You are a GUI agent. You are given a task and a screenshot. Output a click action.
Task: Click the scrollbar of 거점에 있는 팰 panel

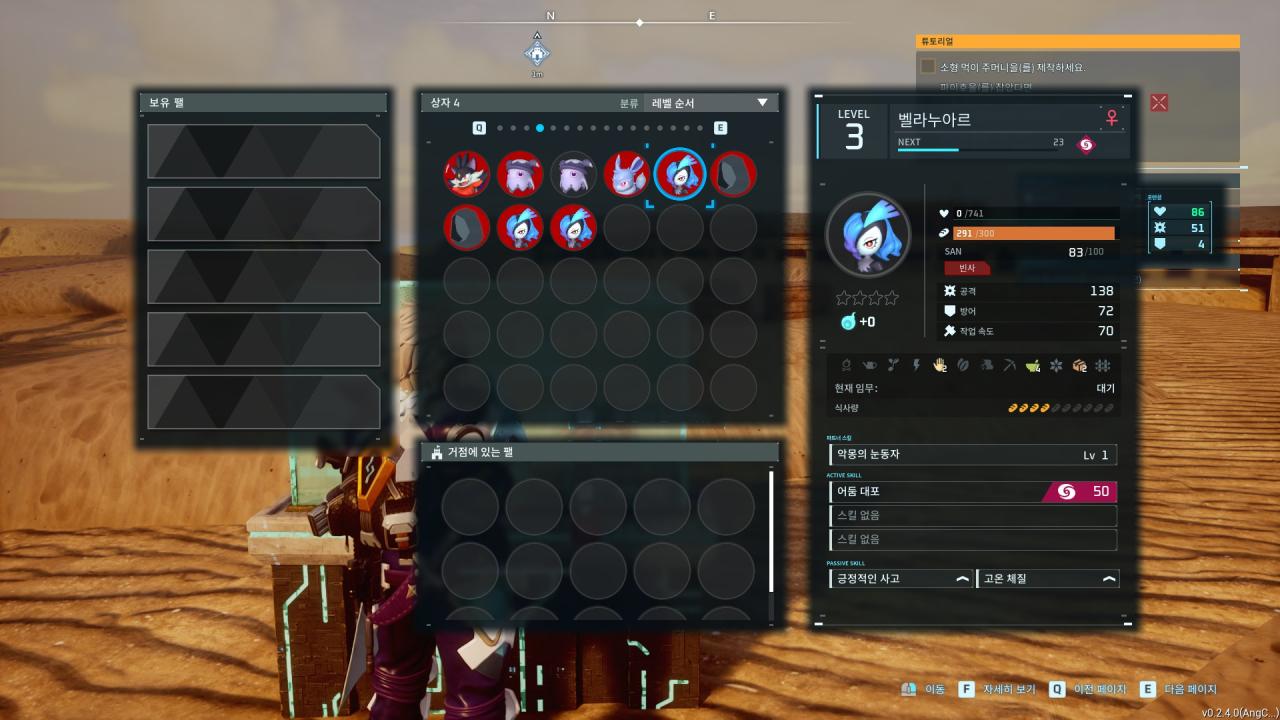click(x=771, y=532)
